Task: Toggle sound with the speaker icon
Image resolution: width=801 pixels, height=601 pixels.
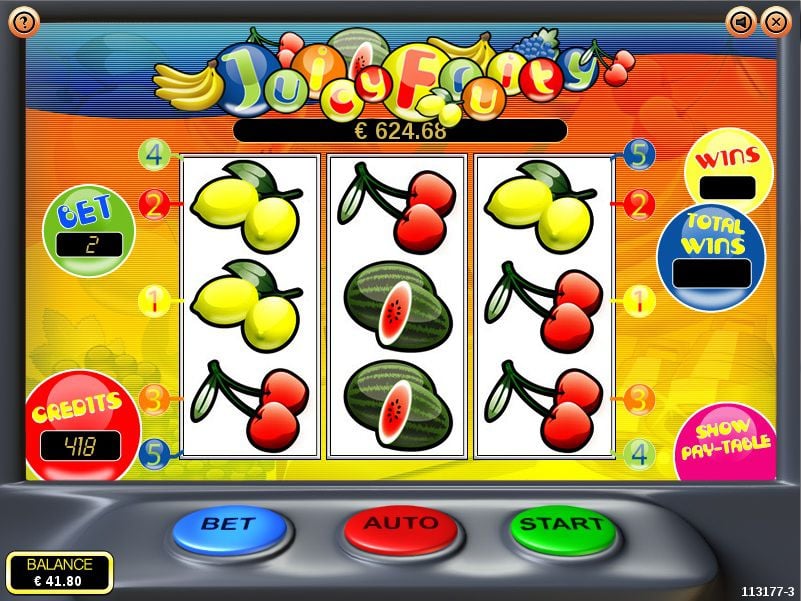Action: click(x=741, y=20)
